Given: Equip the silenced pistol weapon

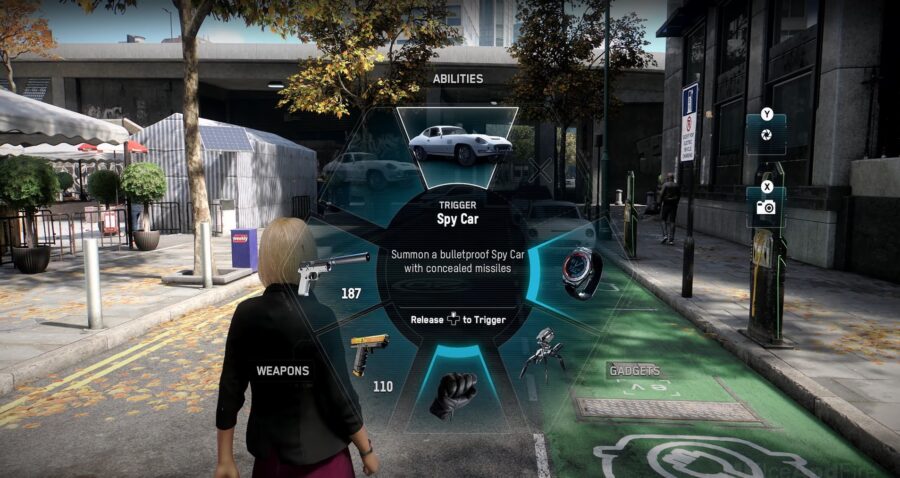Looking at the screenshot, I should pyautogui.click(x=331, y=270).
